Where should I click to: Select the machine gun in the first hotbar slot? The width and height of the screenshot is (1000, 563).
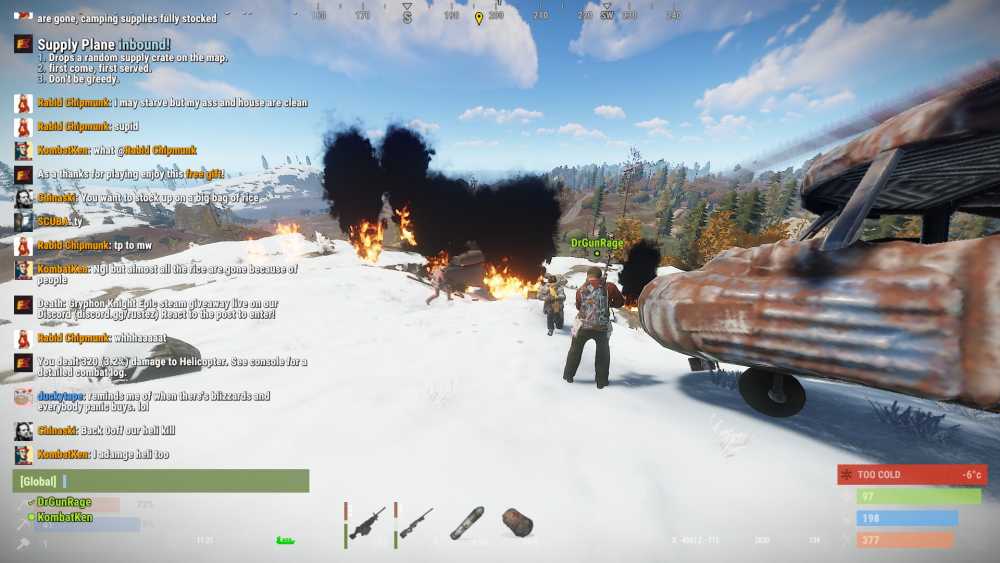click(x=367, y=523)
